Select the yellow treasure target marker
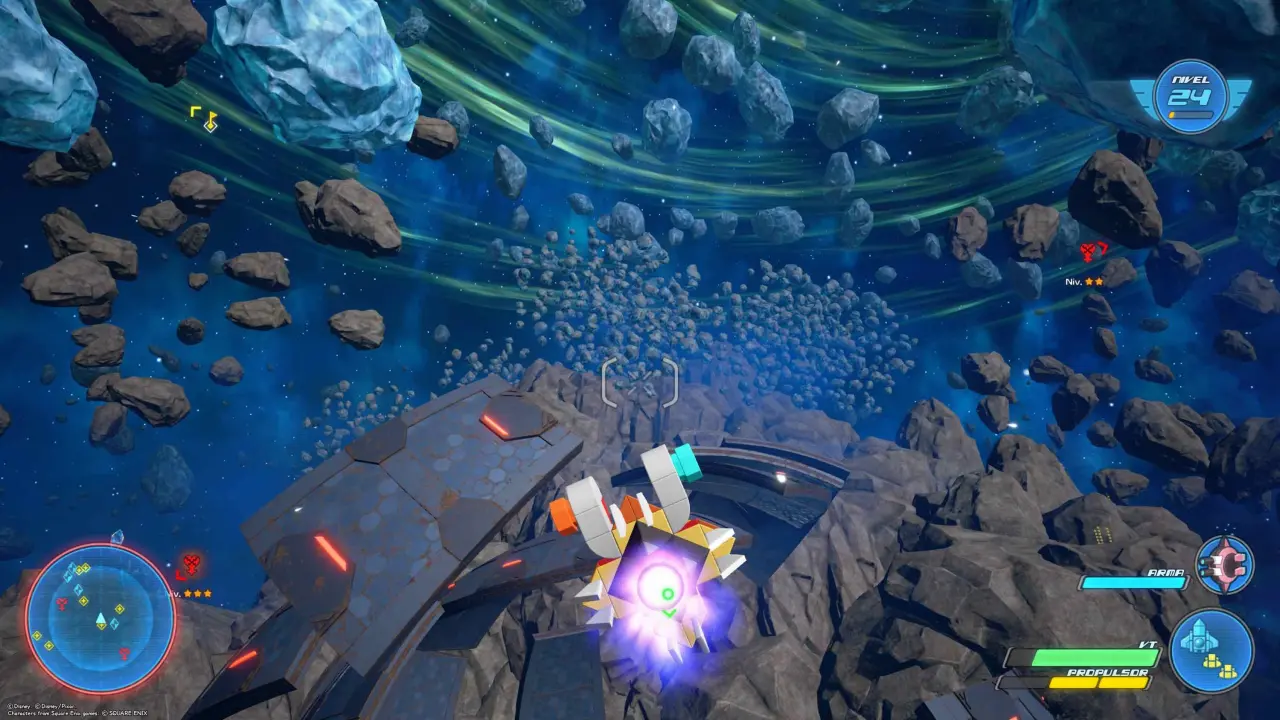Viewport: 1280px width, 720px height. (x=207, y=119)
